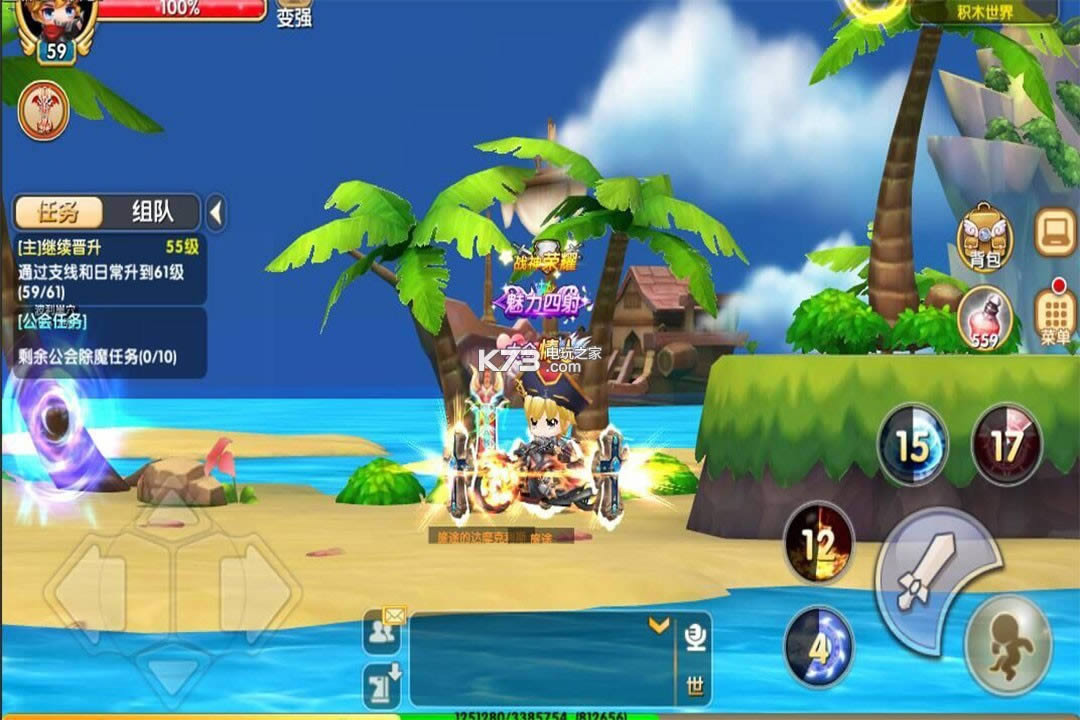Click the 变强 power-up button
Screen dimensions: 1080x720
tap(293, 13)
